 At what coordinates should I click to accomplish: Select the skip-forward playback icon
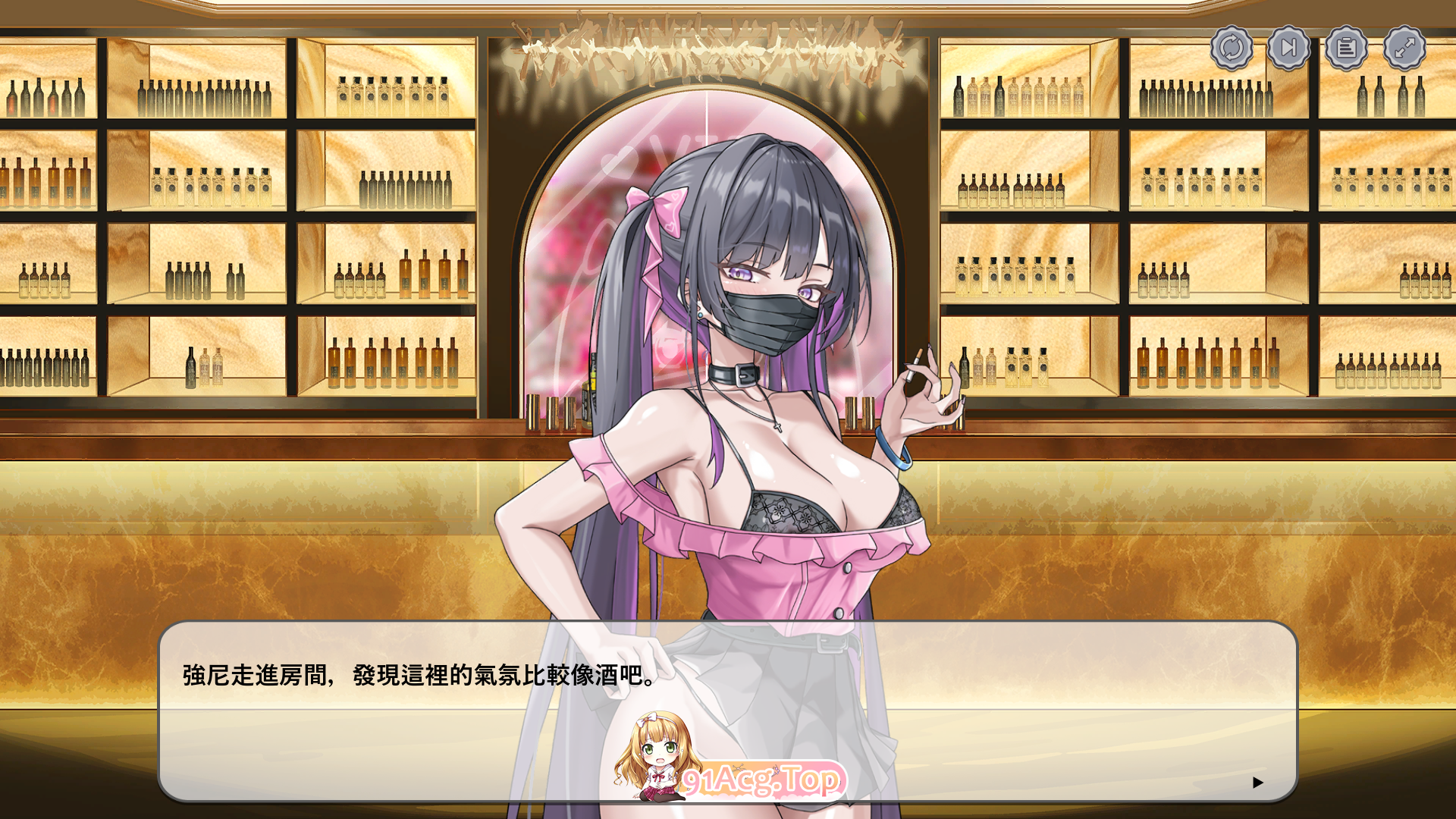click(x=1288, y=48)
